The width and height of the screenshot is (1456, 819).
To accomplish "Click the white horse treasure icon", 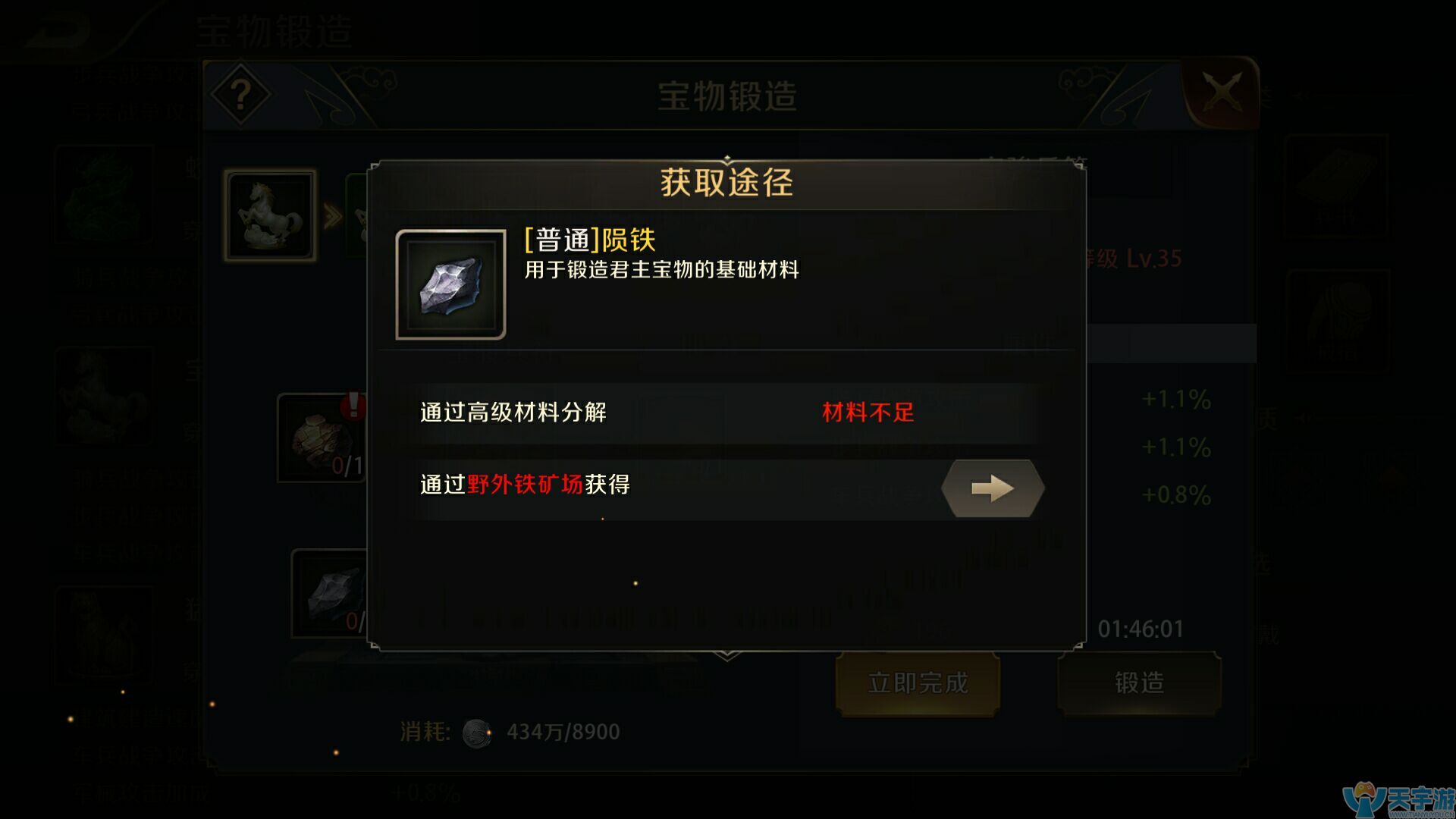I will (x=269, y=215).
